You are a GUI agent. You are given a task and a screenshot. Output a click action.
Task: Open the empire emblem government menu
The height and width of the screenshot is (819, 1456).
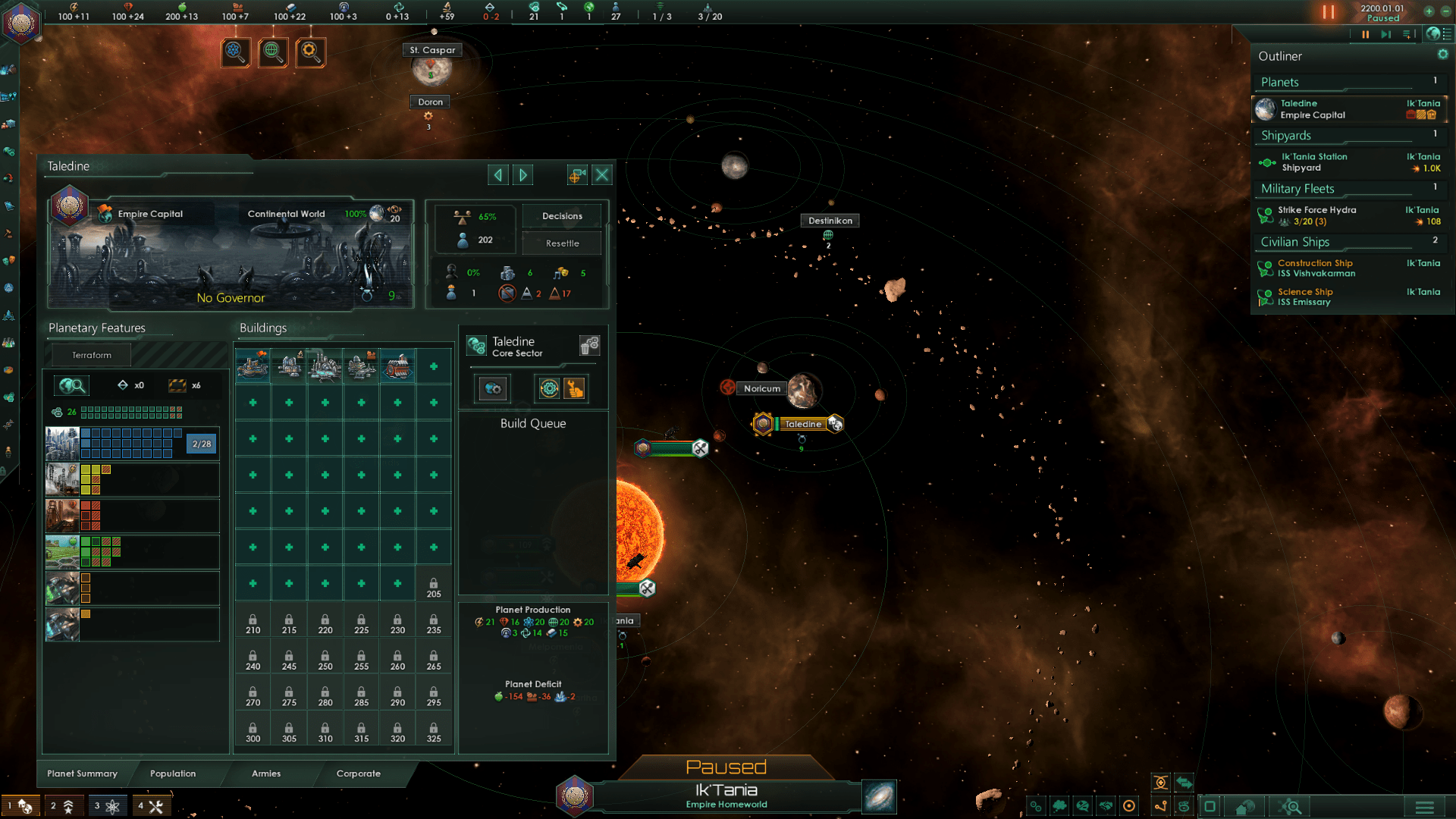(x=21, y=22)
